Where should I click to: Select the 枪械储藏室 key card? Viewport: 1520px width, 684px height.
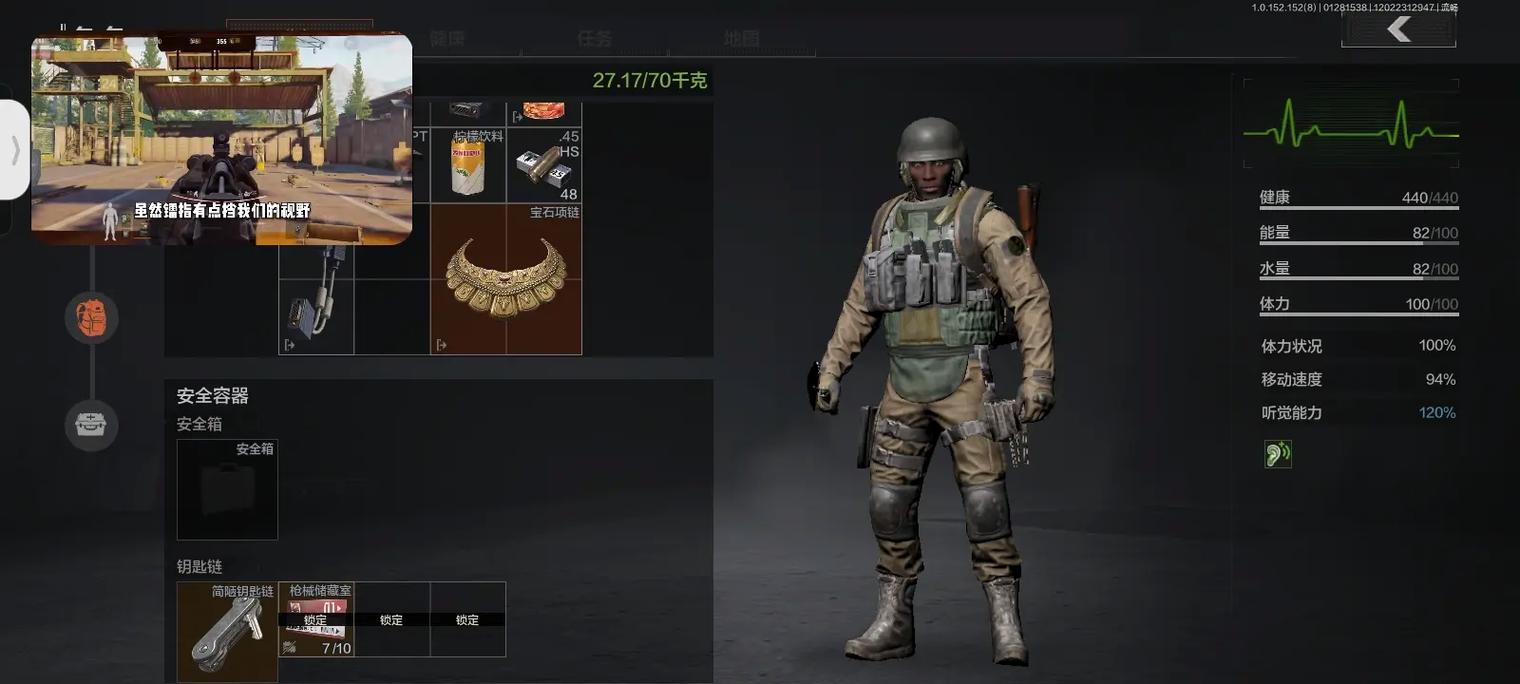pos(316,620)
